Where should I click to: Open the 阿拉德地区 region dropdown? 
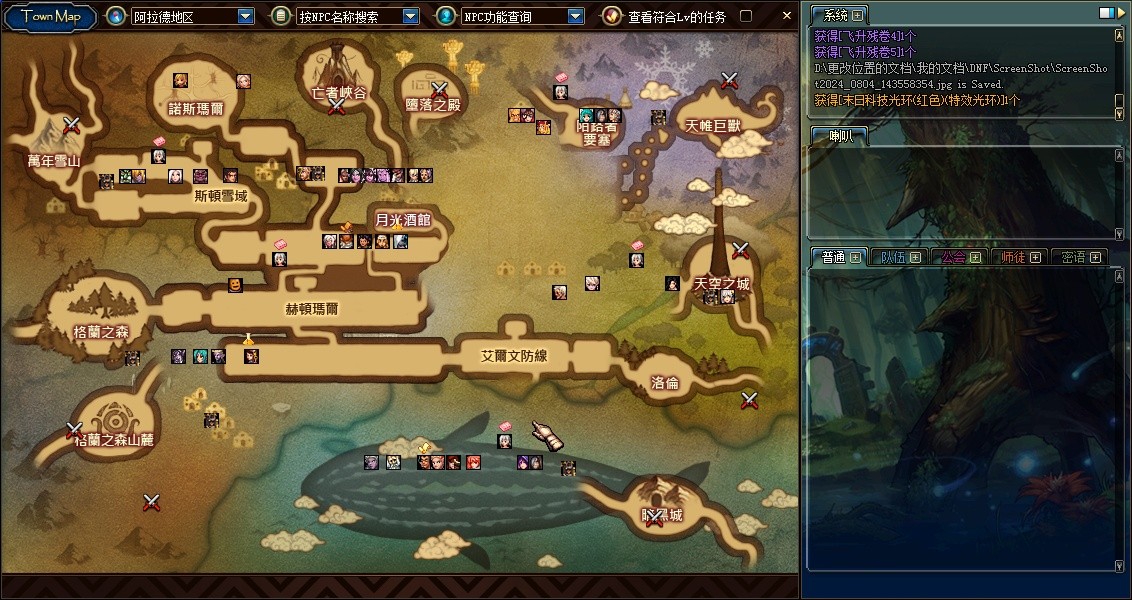point(246,16)
